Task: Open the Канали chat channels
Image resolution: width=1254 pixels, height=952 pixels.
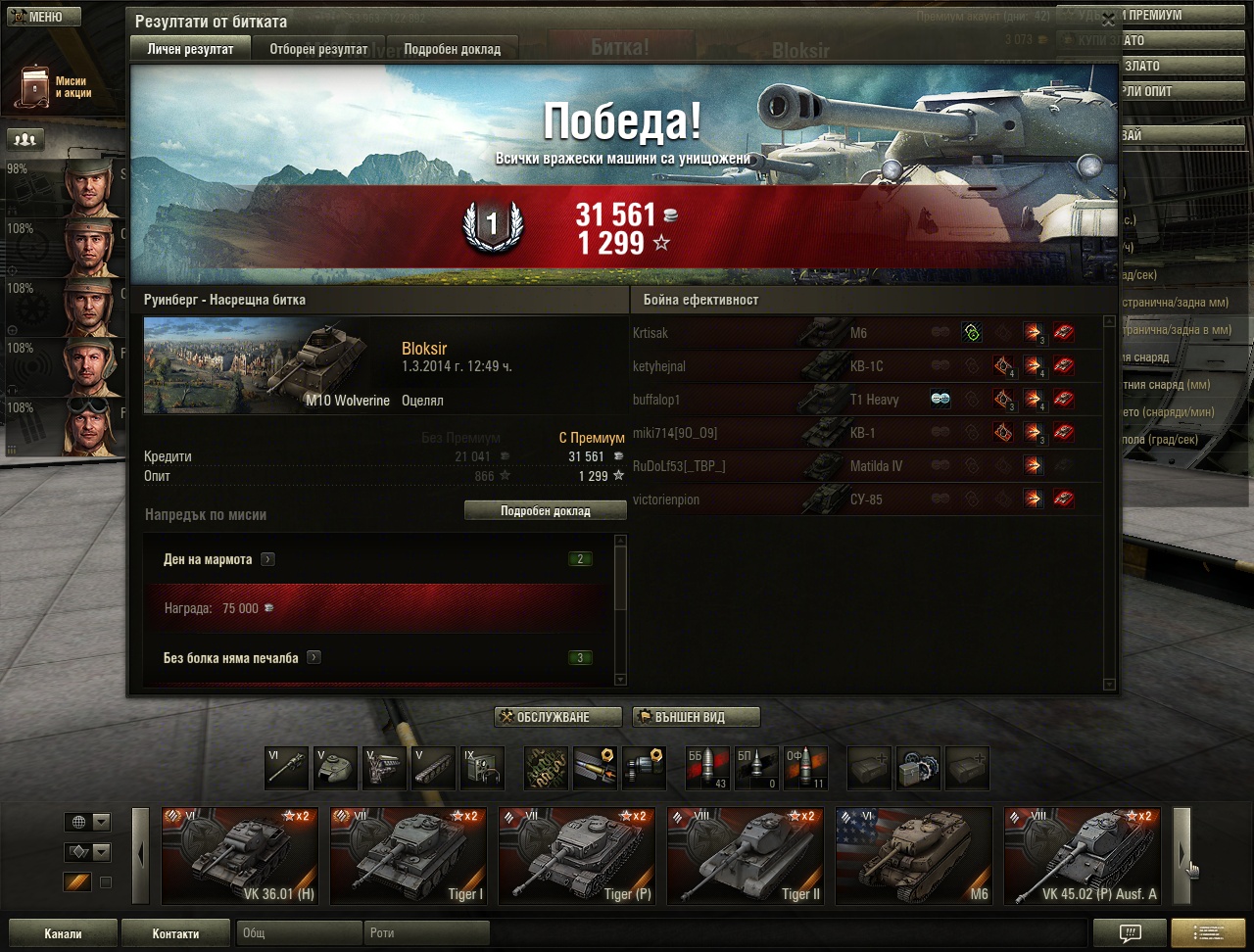Action: (x=63, y=933)
